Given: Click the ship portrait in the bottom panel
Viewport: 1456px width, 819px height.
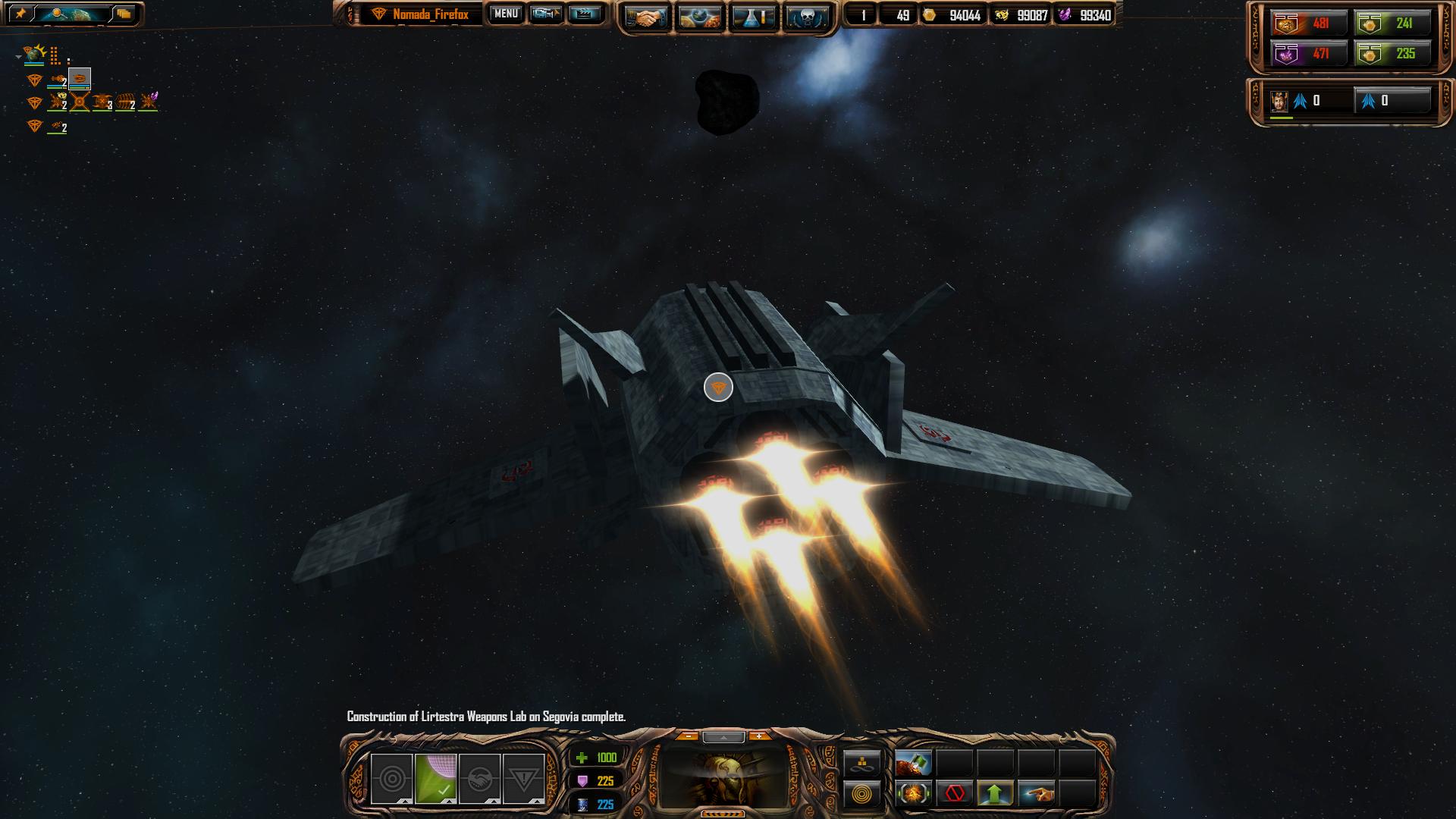Looking at the screenshot, I should [724, 777].
